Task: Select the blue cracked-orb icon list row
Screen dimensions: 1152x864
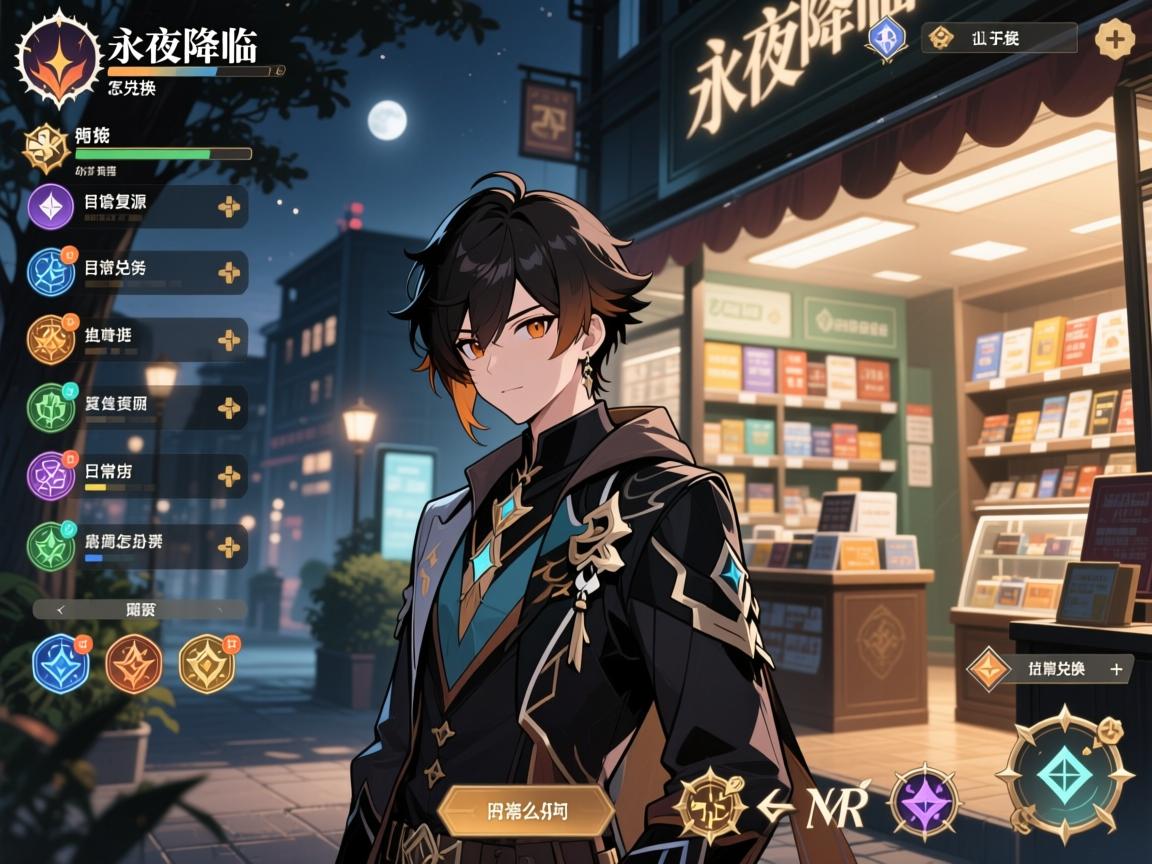Action: tap(137, 272)
